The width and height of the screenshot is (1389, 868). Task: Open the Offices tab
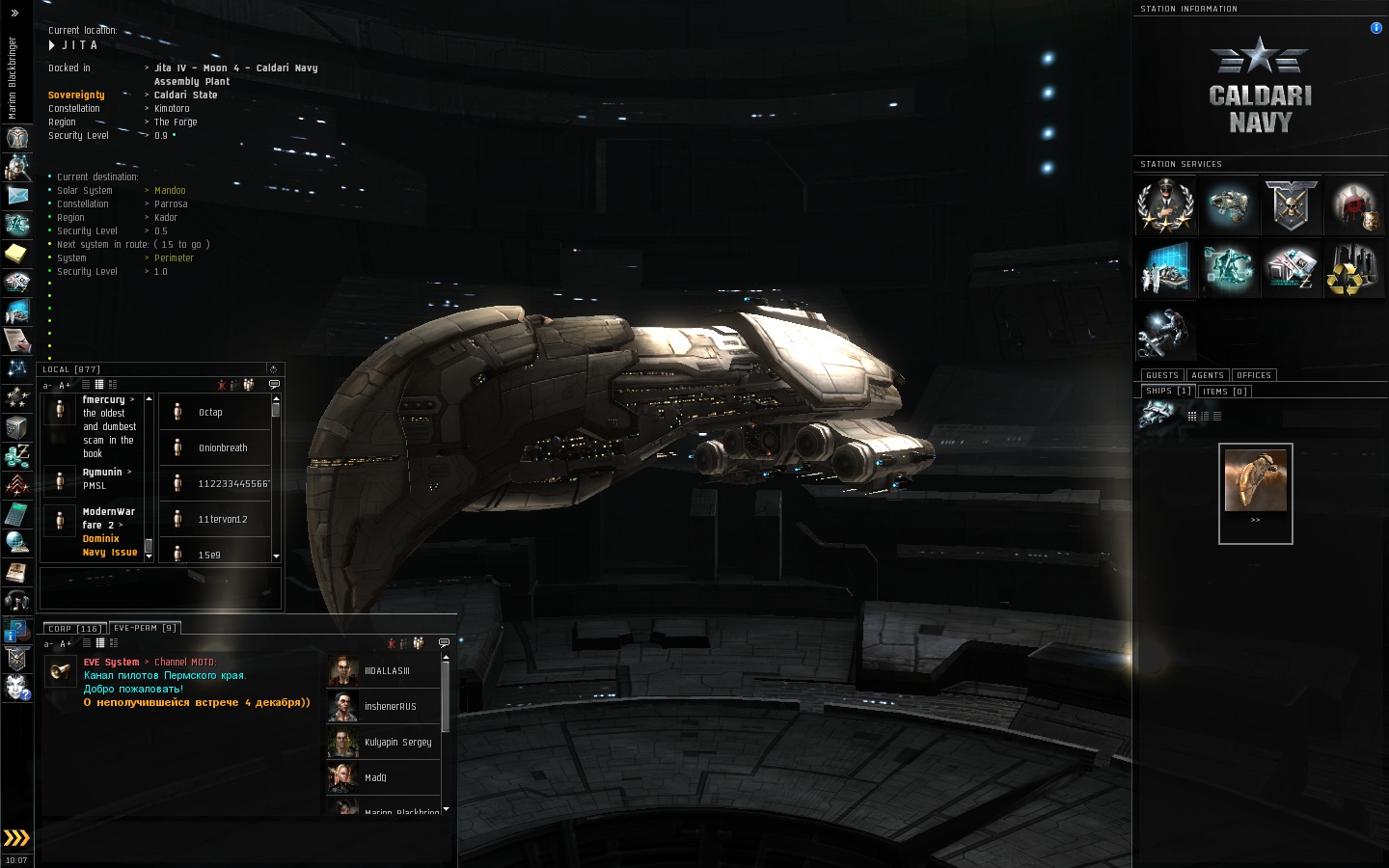click(x=1253, y=375)
